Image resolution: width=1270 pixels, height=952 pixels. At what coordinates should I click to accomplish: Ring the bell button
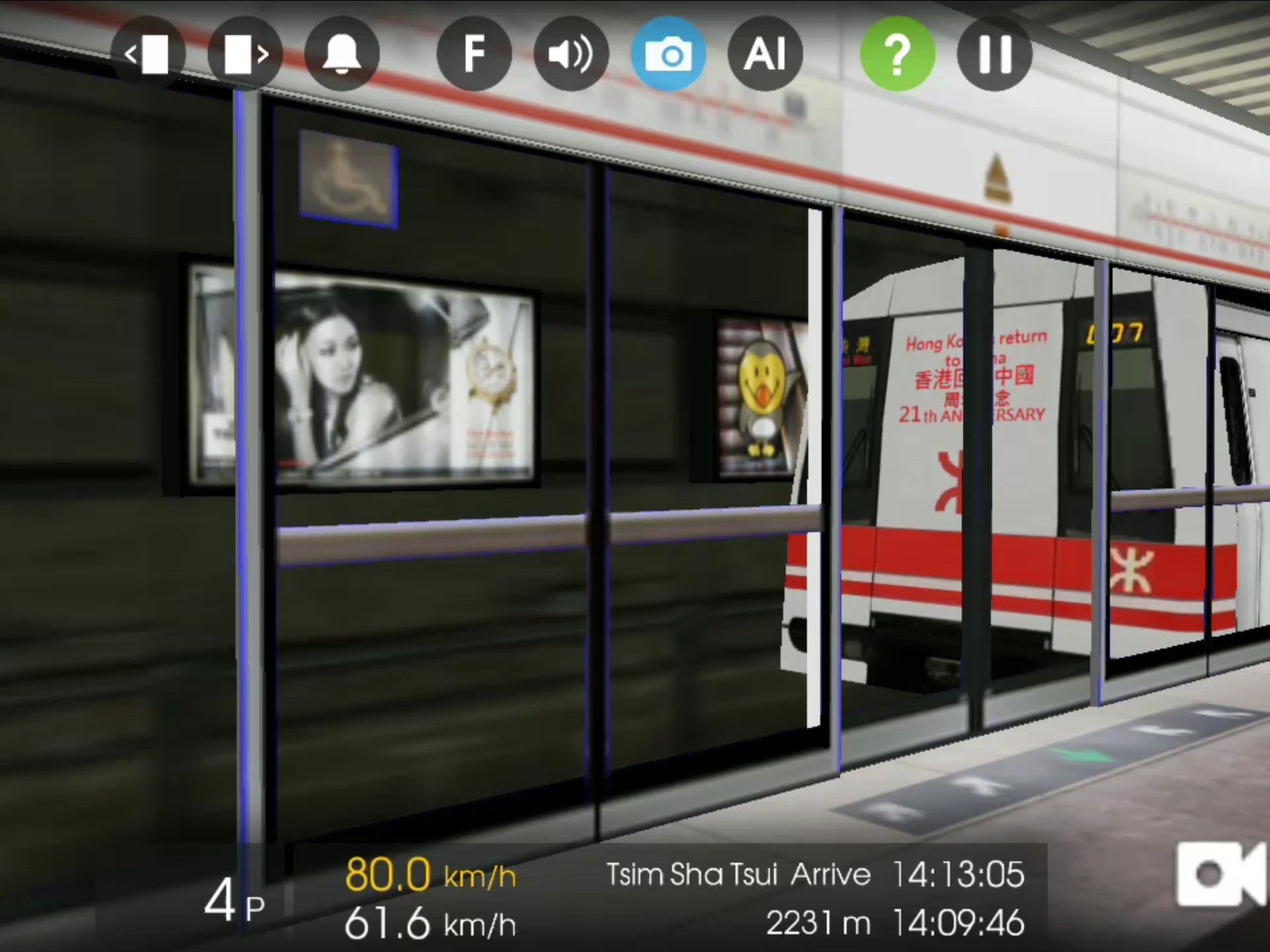pyautogui.click(x=341, y=54)
